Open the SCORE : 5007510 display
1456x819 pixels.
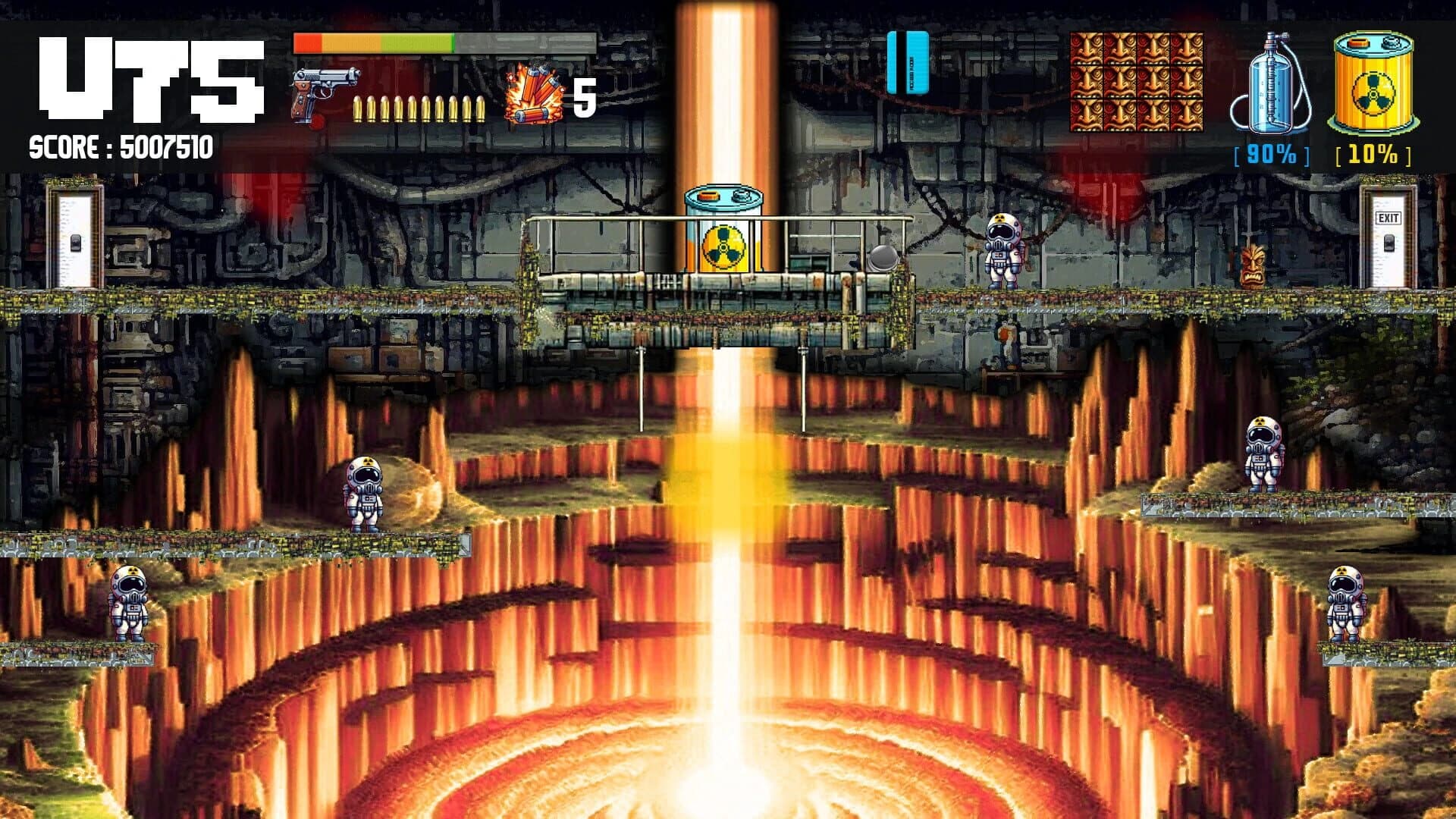[x=121, y=146]
